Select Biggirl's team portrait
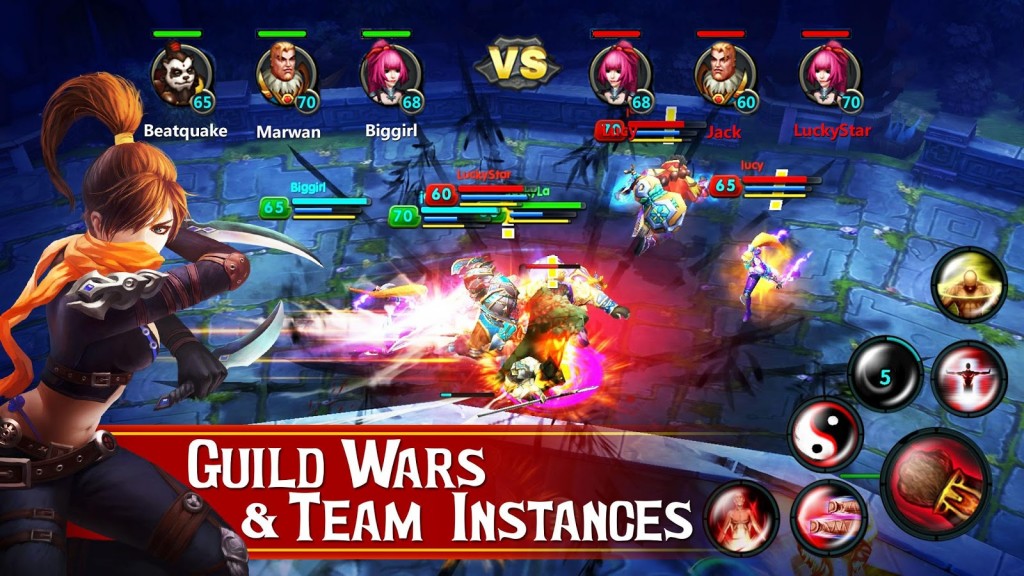 click(388, 75)
